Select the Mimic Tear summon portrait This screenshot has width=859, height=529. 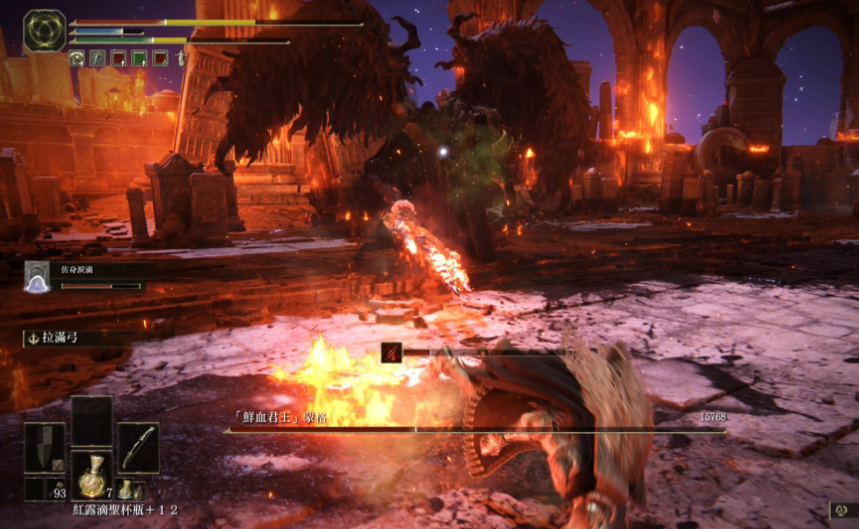pyautogui.click(x=38, y=278)
